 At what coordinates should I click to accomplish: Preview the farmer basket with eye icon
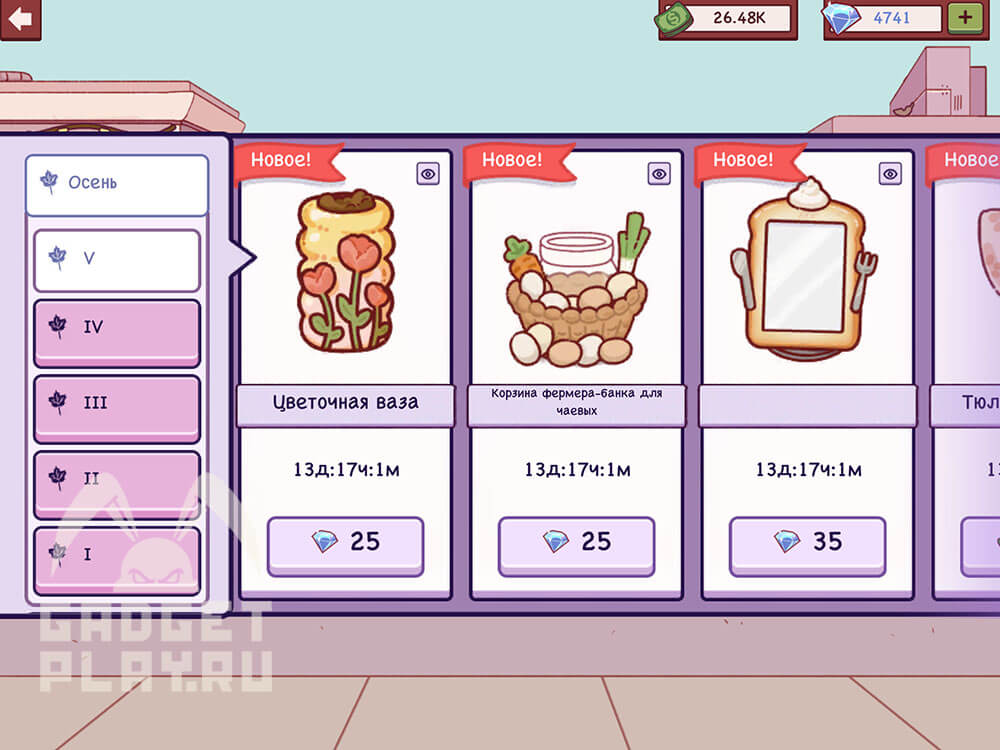pyautogui.click(x=659, y=174)
